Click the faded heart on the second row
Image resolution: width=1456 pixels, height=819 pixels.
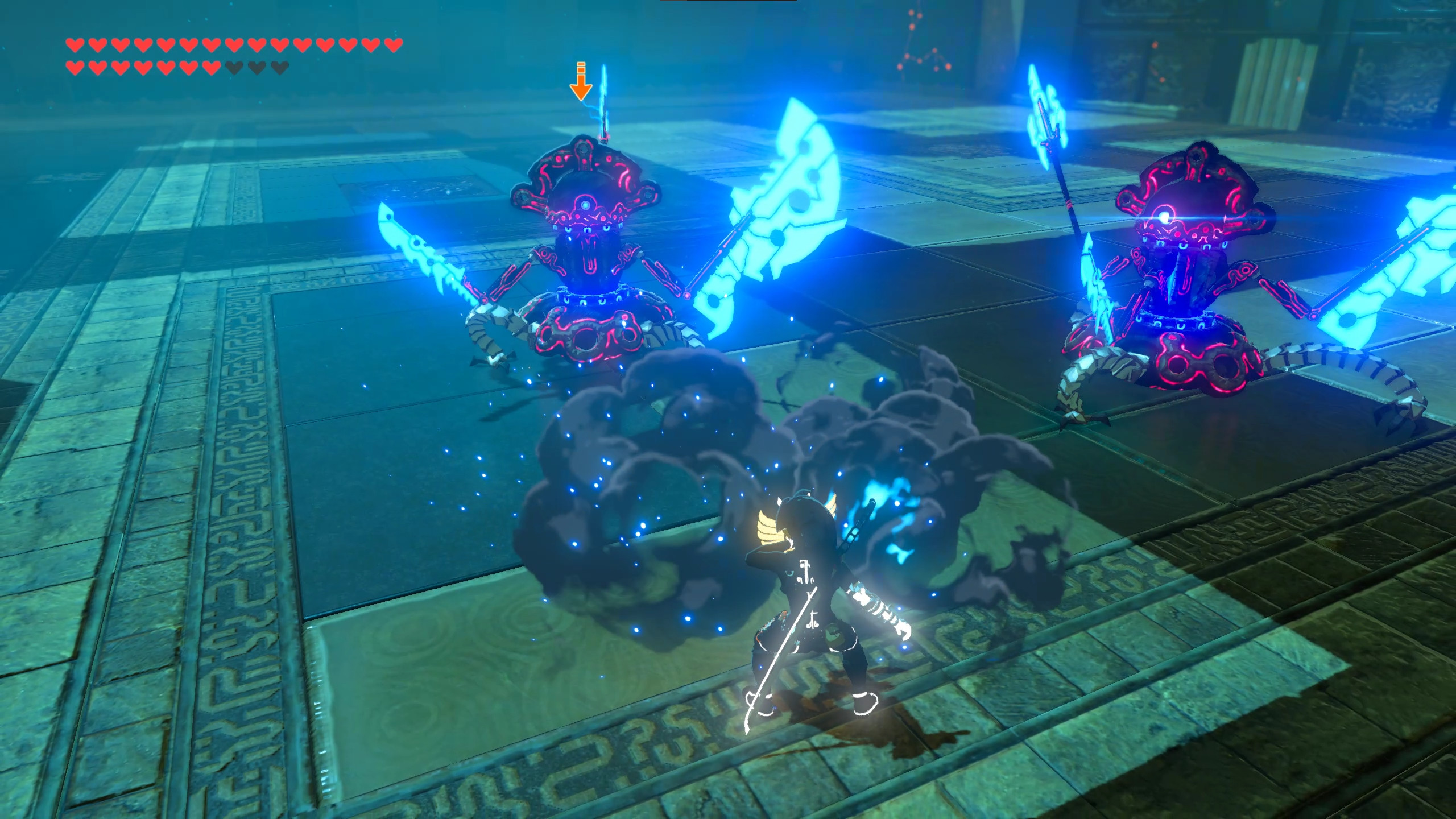click(234, 68)
